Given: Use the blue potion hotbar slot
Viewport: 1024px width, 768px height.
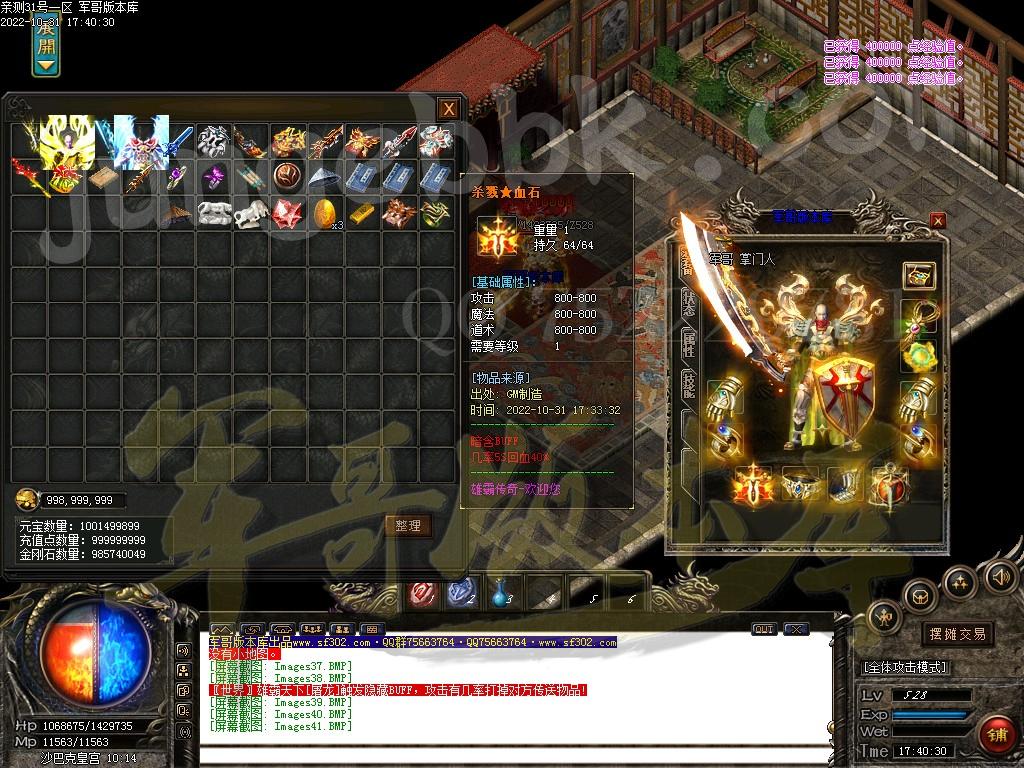Looking at the screenshot, I should [499, 594].
